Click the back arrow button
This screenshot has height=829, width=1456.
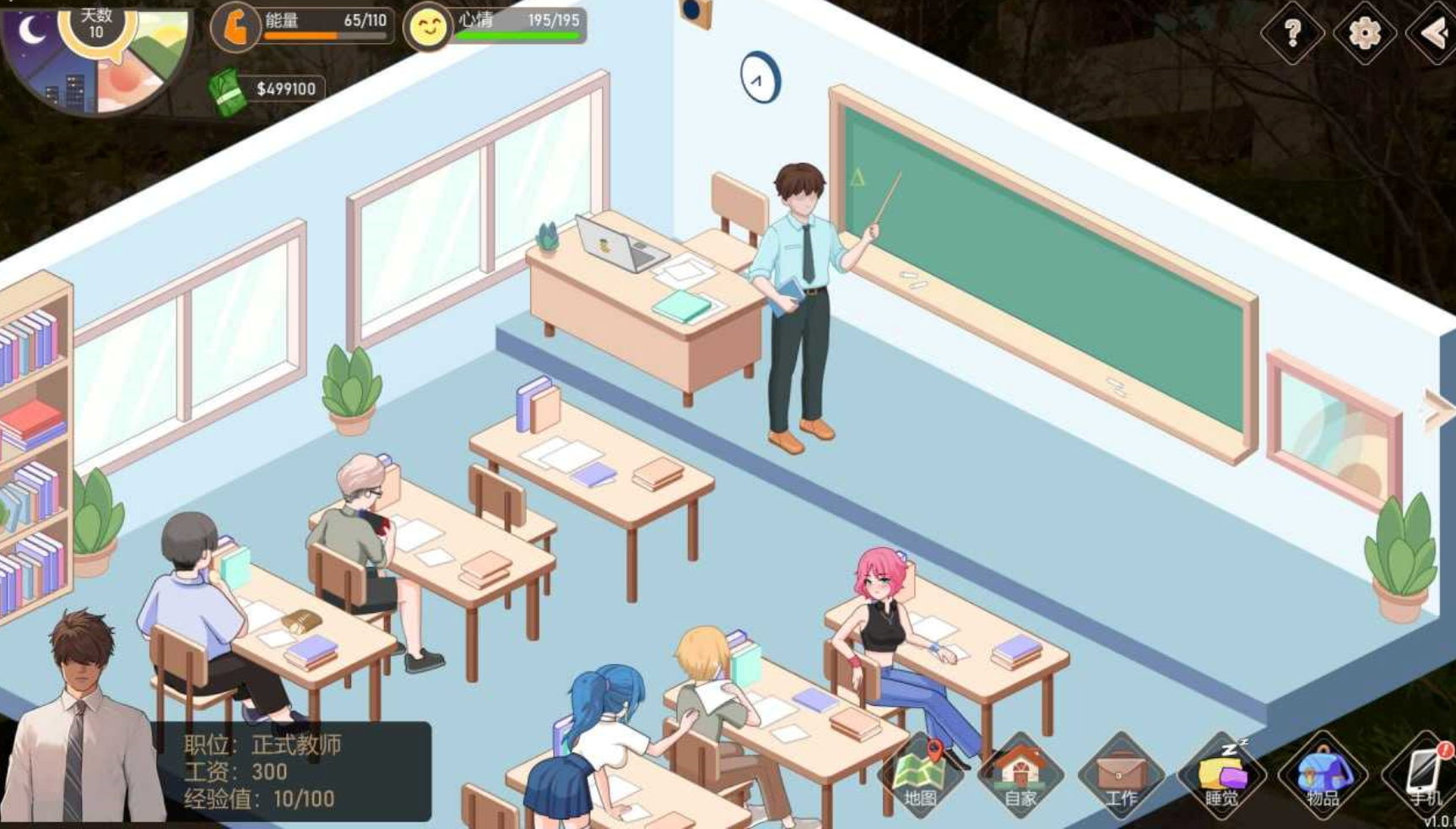(x=1435, y=34)
